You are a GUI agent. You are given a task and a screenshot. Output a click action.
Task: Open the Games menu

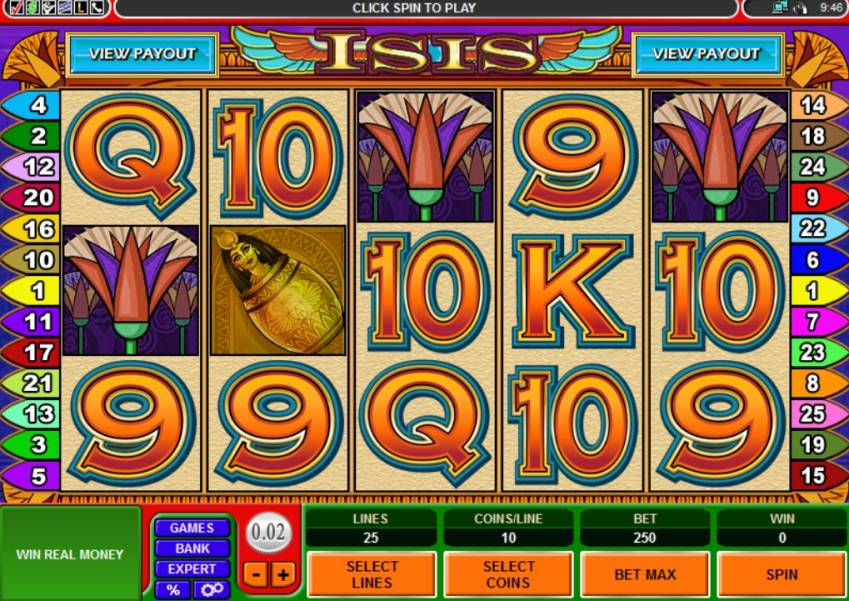click(x=191, y=528)
